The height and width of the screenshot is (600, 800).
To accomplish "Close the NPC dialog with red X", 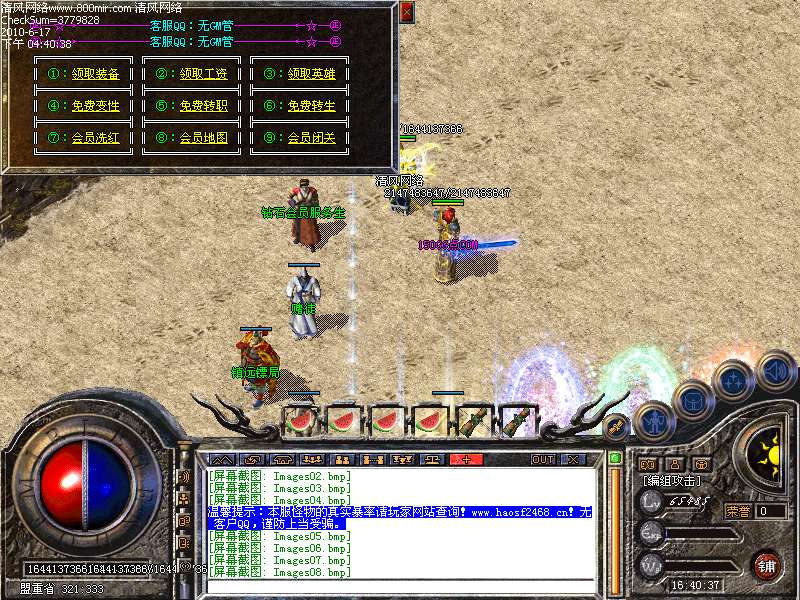I will click(x=406, y=12).
